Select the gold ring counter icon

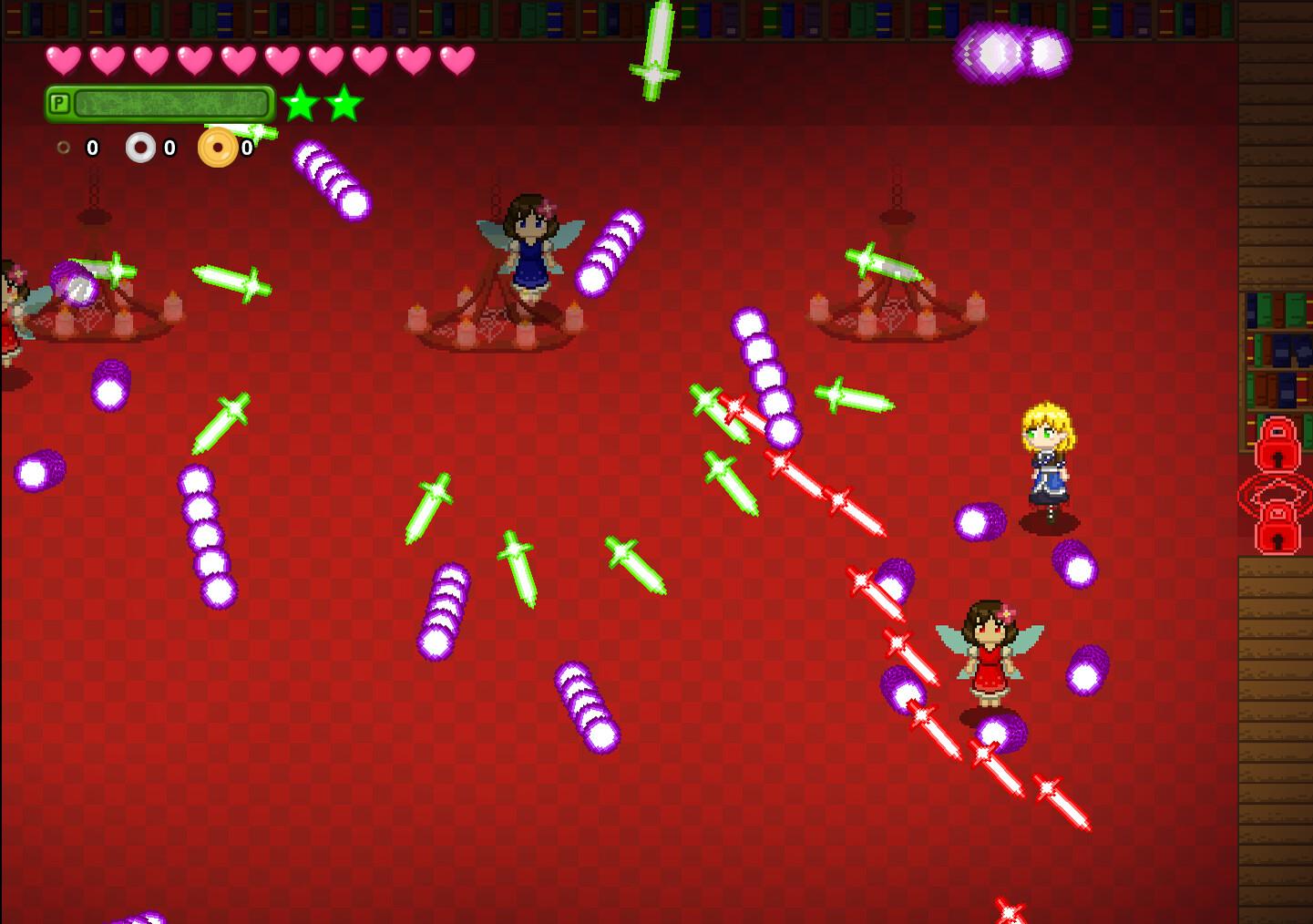217,146
